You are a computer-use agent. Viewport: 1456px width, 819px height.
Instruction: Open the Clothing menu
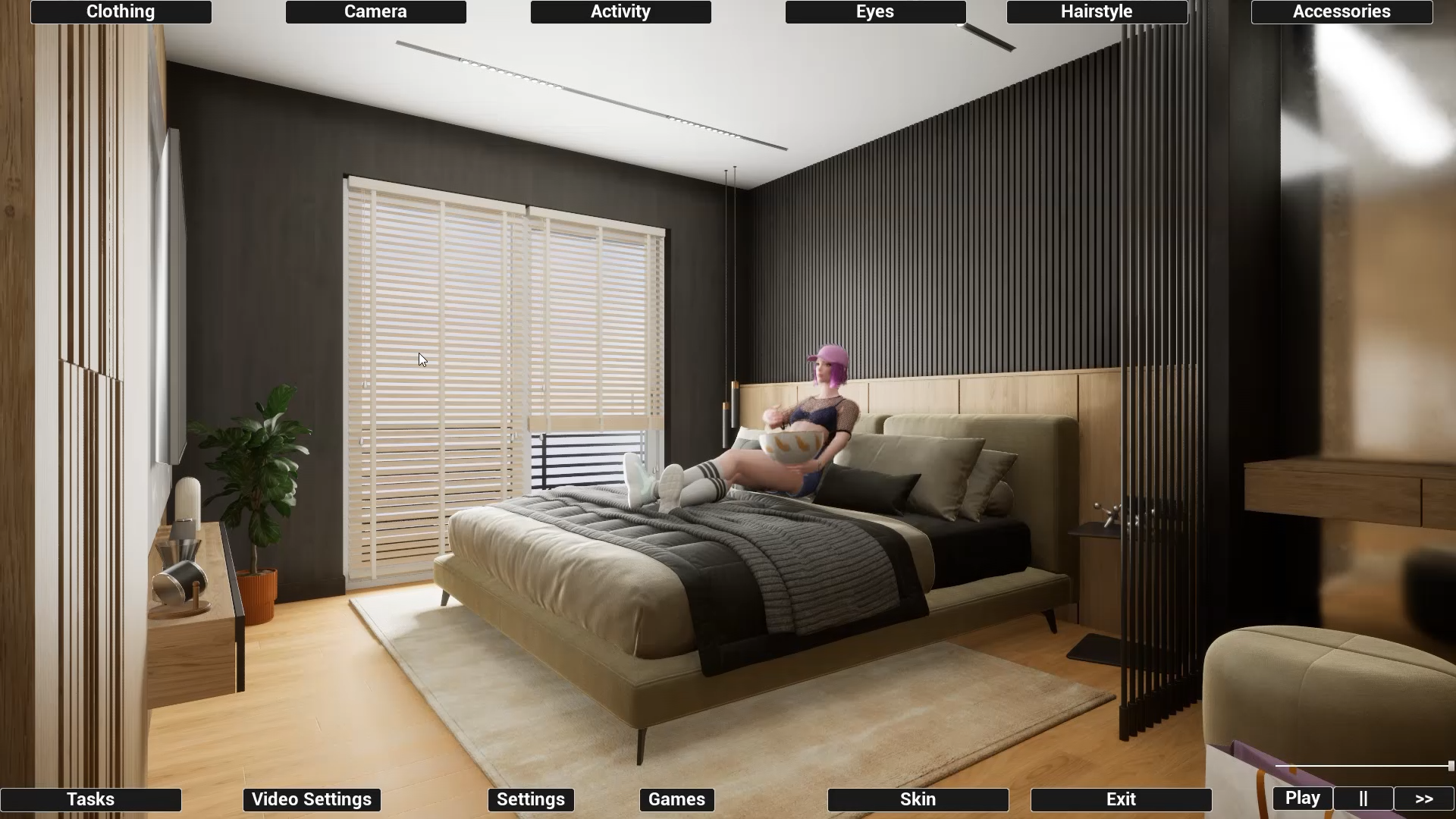click(x=120, y=11)
